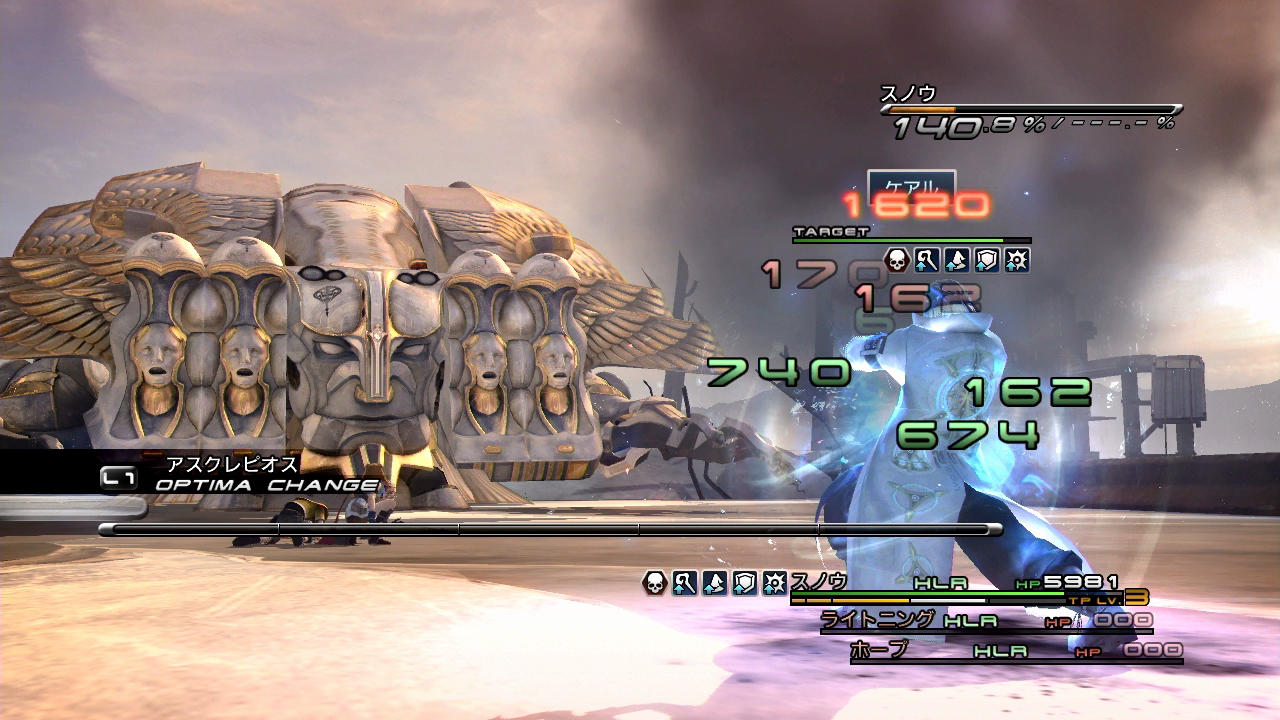Pick ホープ's party status row
This screenshot has height=720, width=1280.
click(x=1015, y=651)
